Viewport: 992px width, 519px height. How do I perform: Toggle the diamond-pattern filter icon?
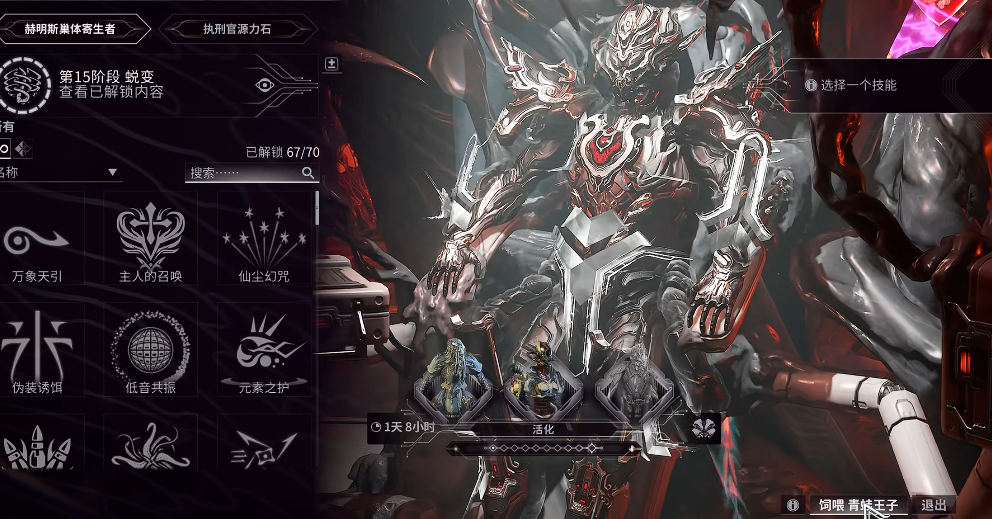(x=24, y=150)
